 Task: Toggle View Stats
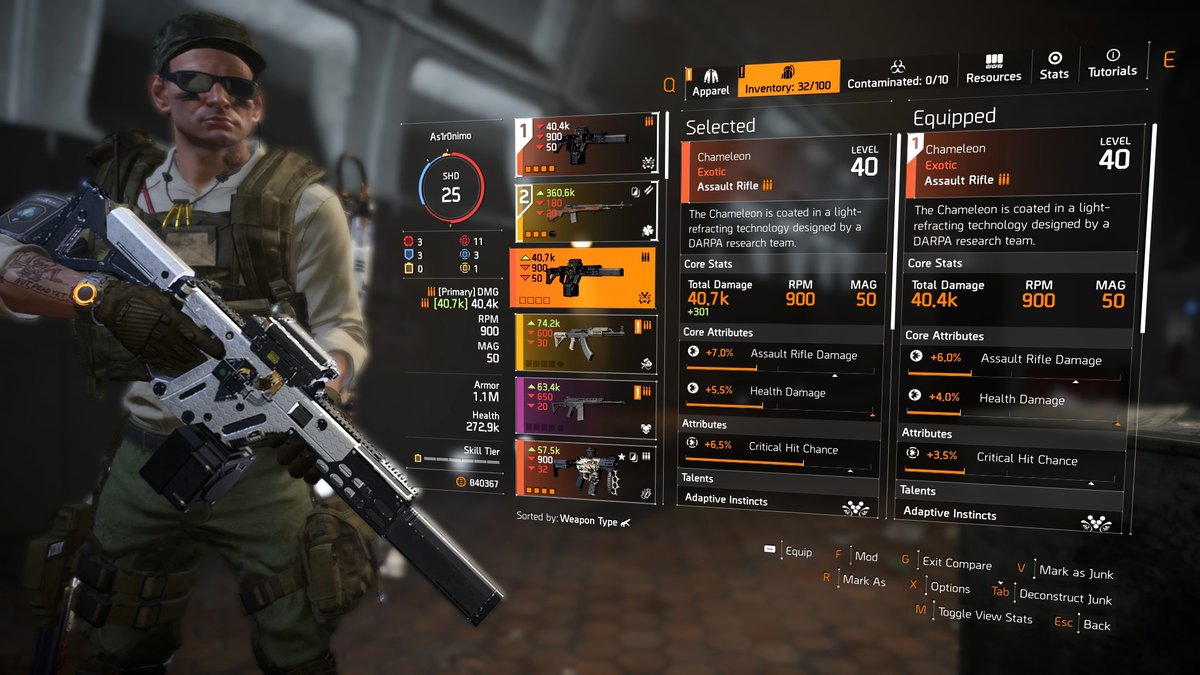pos(984,616)
